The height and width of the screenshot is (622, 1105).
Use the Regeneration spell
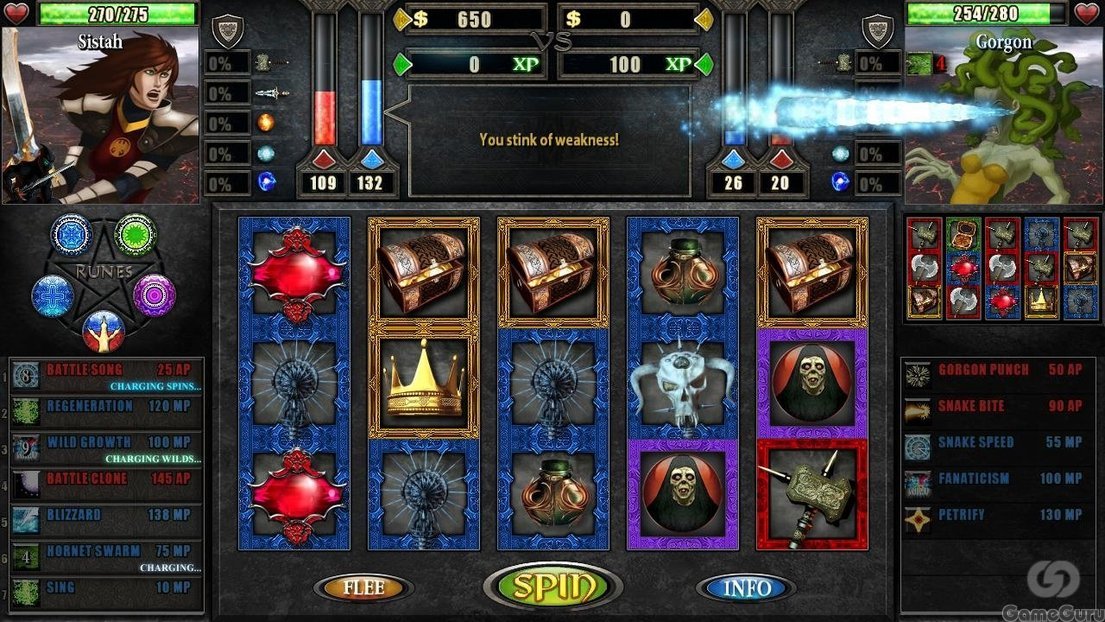pos(106,407)
